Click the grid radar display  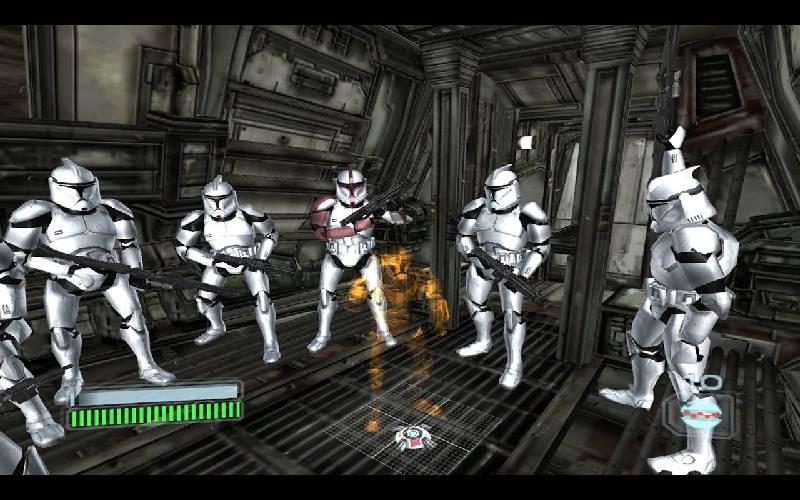point(410,434)
